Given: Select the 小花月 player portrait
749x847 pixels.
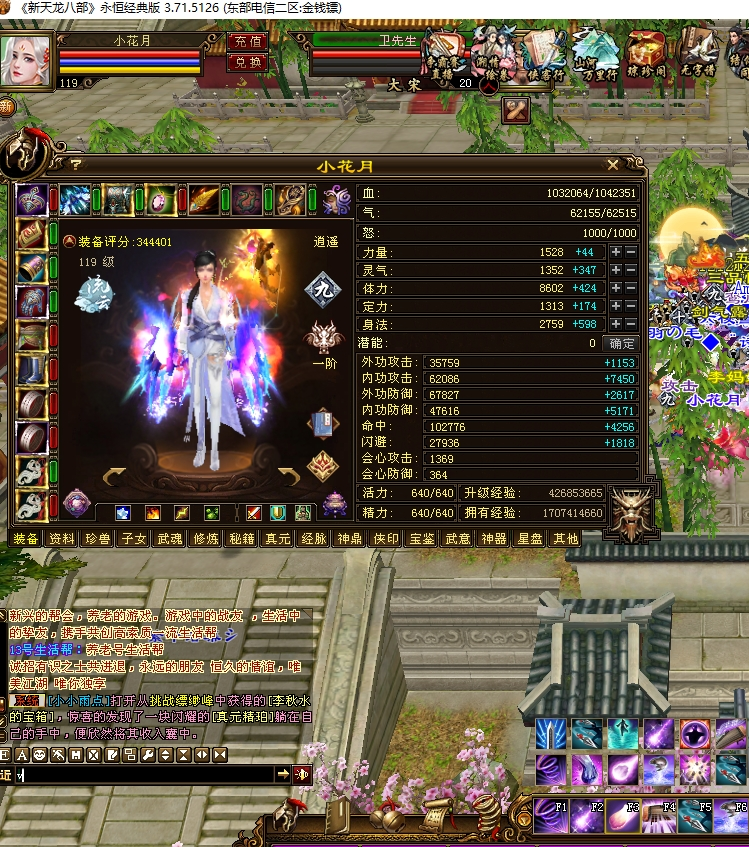Looking at the screenshot, I should (x=27, y=60).
